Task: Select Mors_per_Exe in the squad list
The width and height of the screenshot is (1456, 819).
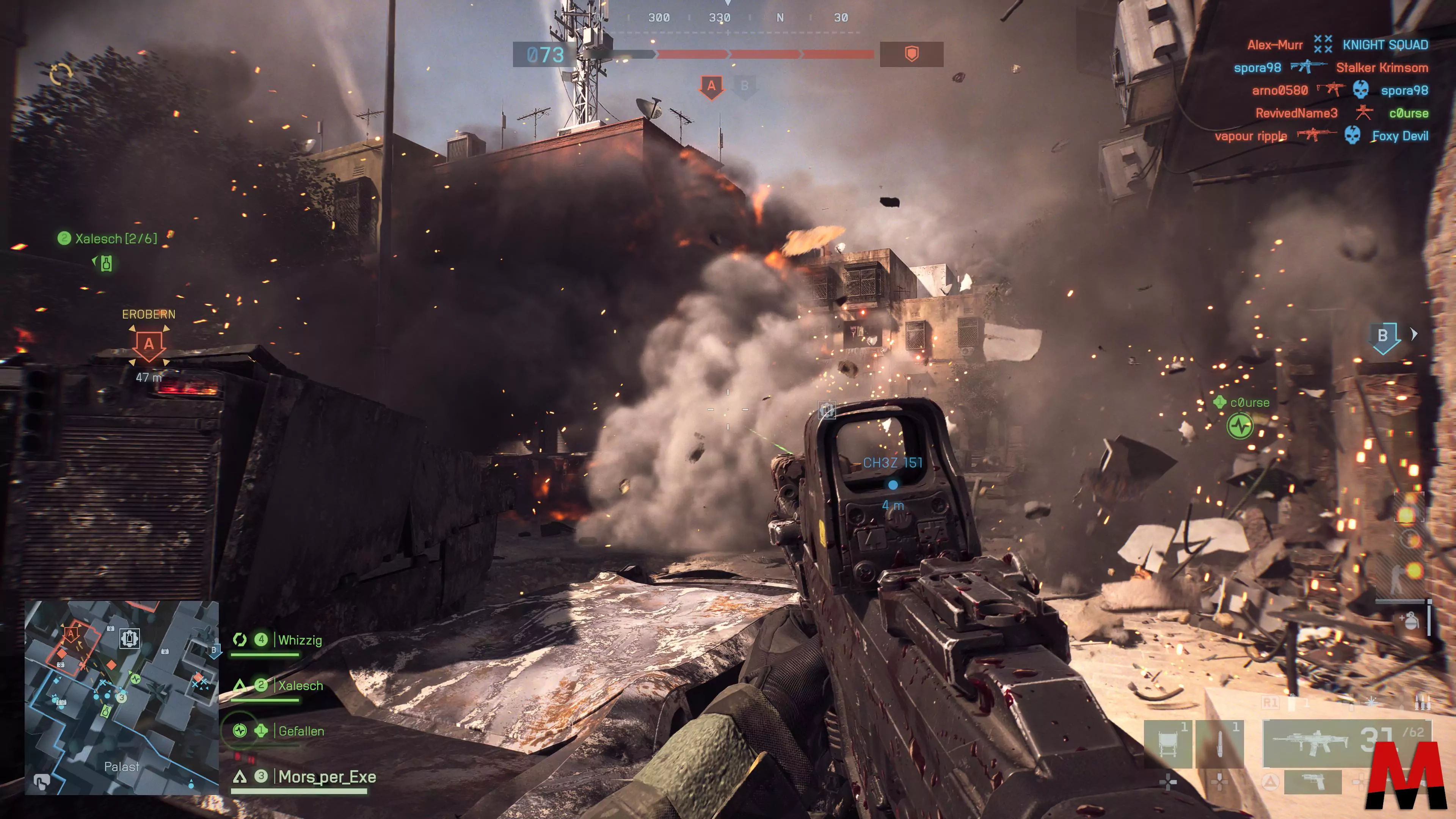Action: (x=327, y=777)
